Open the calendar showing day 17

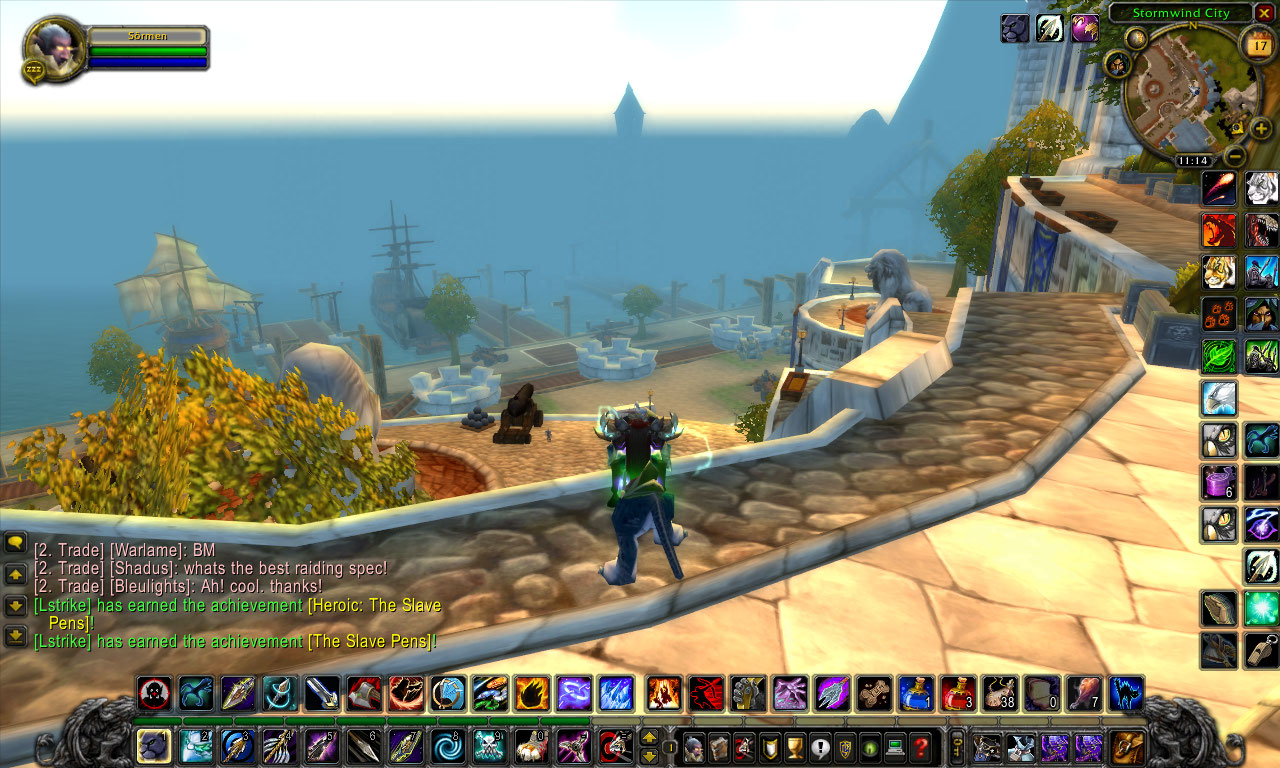1256,43
